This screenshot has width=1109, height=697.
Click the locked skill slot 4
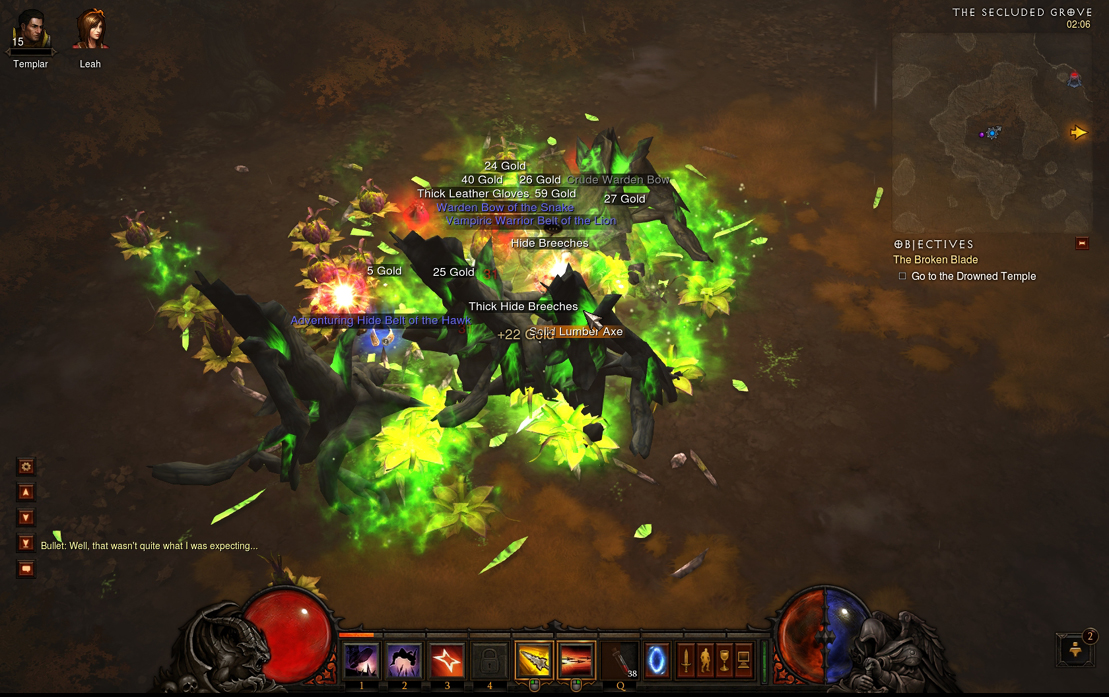(490, 660)
